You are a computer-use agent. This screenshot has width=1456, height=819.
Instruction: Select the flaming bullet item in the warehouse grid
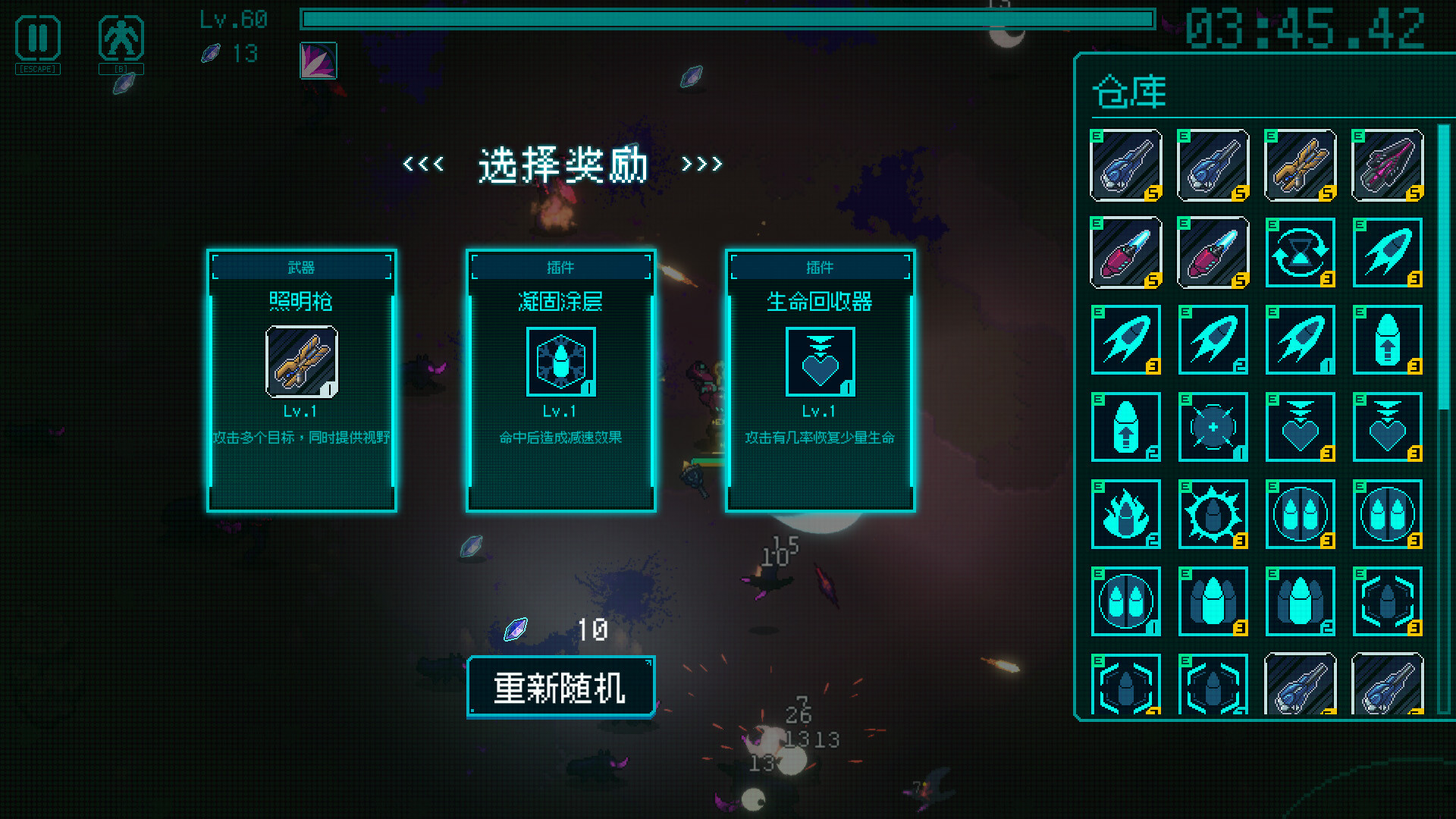click(1125, 514)
